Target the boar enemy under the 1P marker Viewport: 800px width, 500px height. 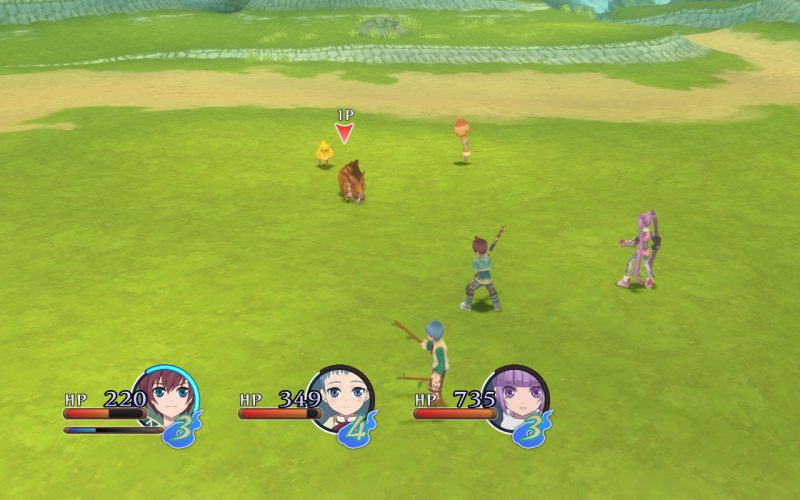pos(351,181)
